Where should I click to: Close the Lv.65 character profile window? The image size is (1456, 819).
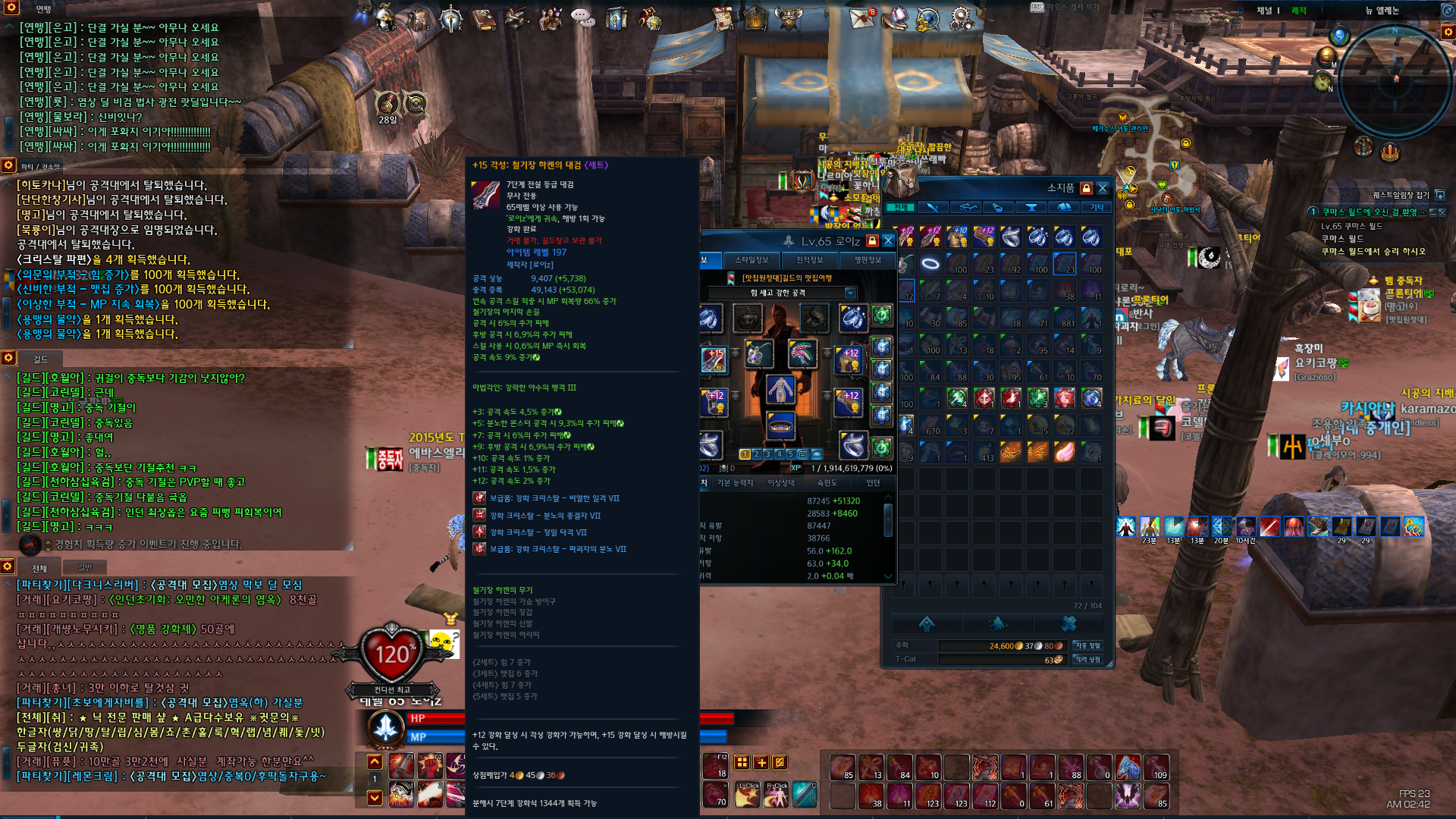888,241
